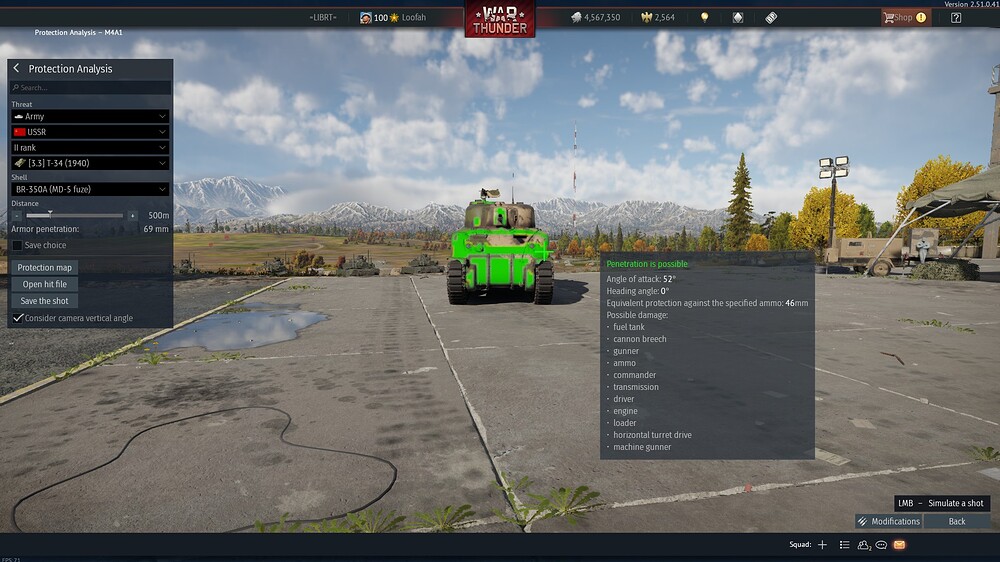
Task: Open the chat speech bubble
Action: click(x=881, y=545)
